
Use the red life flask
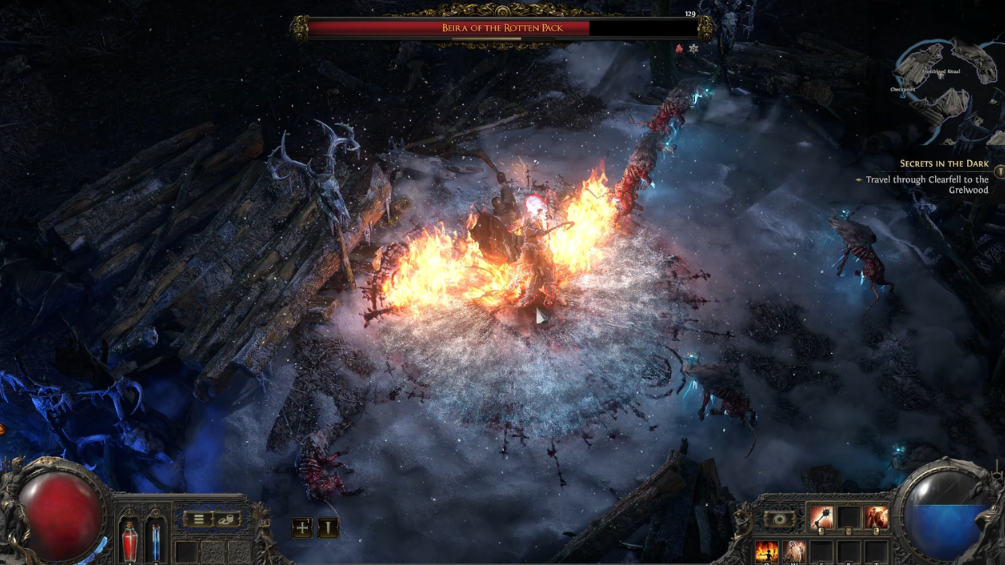[x=131, y=541]
